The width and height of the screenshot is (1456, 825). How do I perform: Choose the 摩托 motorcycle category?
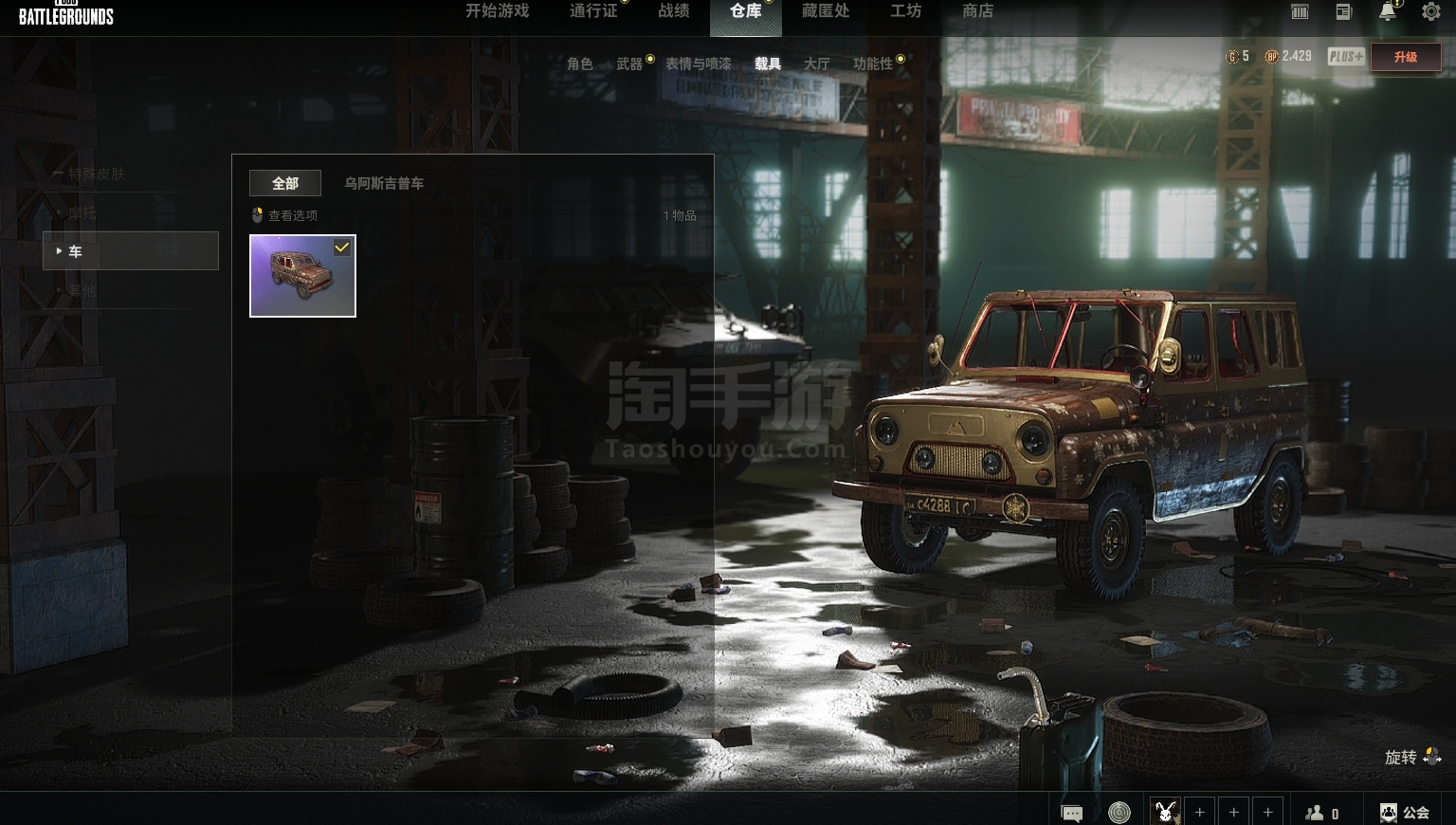pyautogui.click(x=82, y=212)
